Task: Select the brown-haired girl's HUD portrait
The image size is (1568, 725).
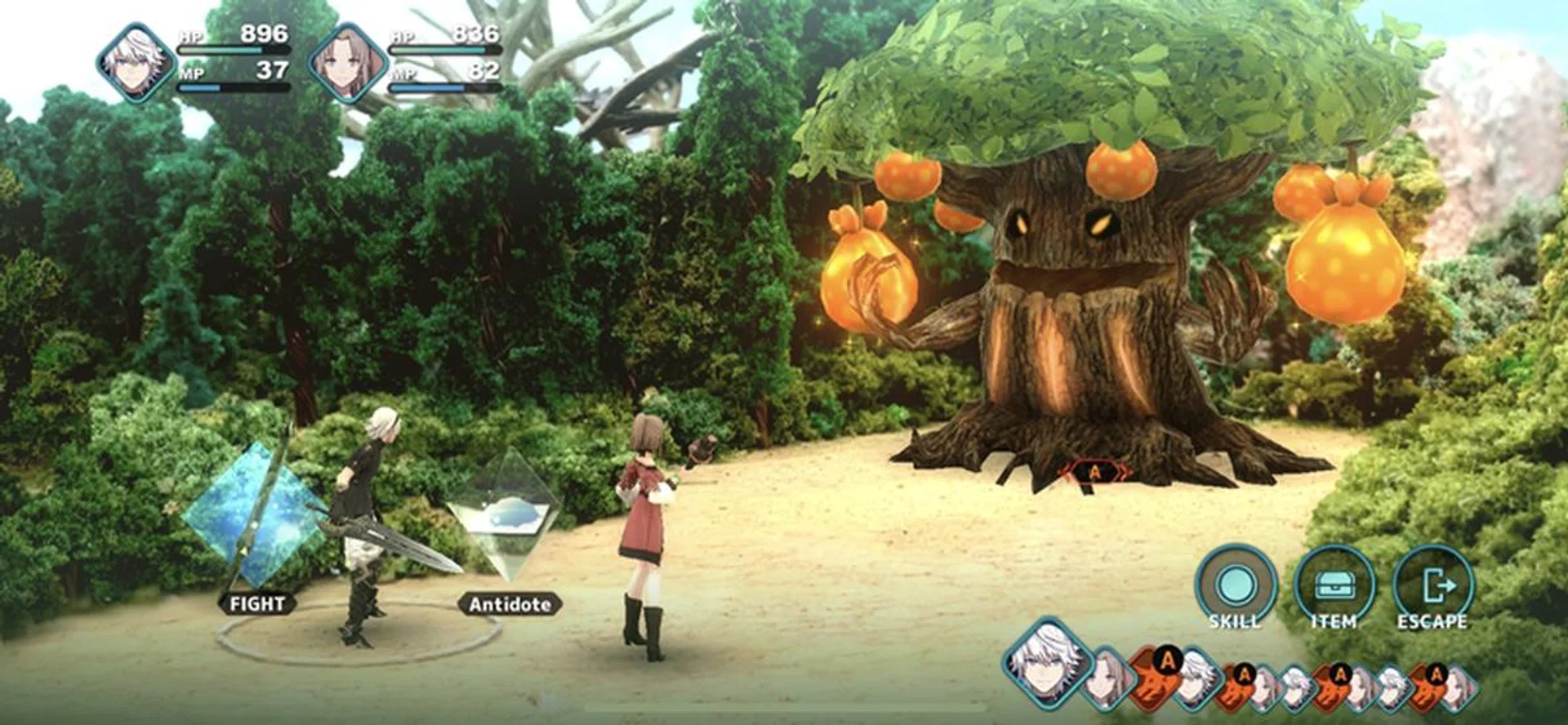Action: point(348,63)
